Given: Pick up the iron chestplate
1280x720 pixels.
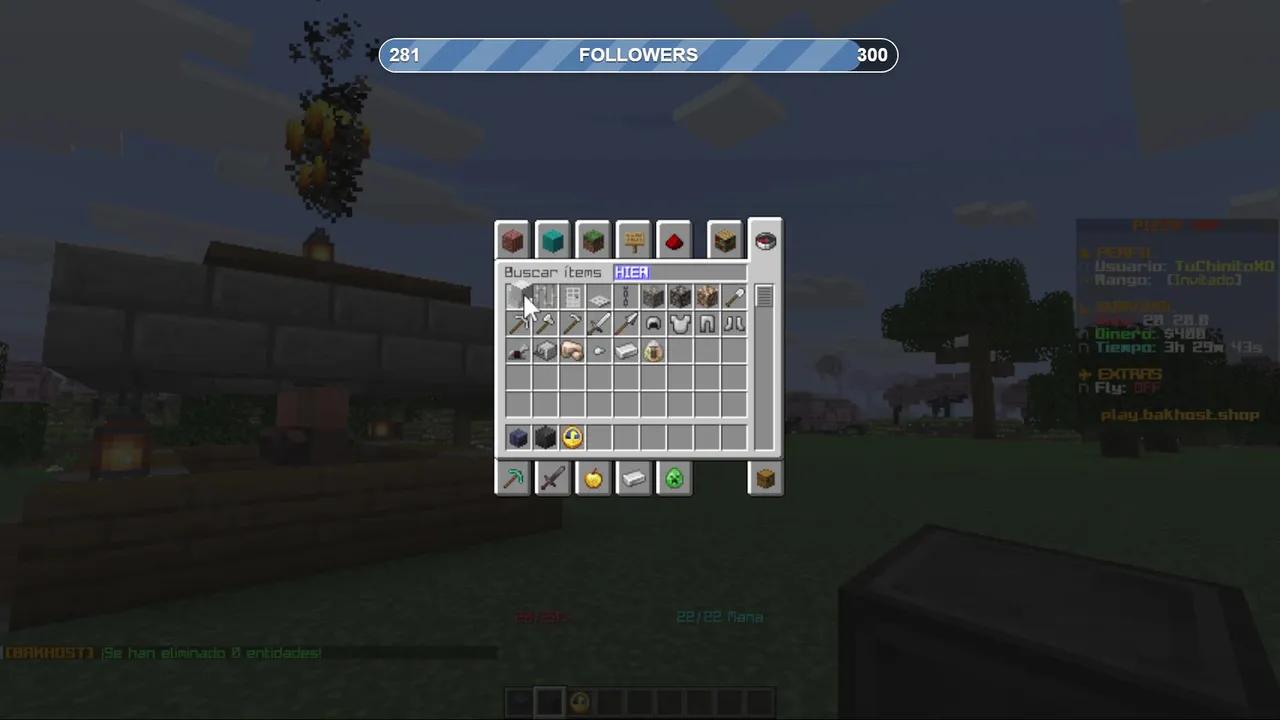Looking at the screenshot, I should tap(680, 323).
